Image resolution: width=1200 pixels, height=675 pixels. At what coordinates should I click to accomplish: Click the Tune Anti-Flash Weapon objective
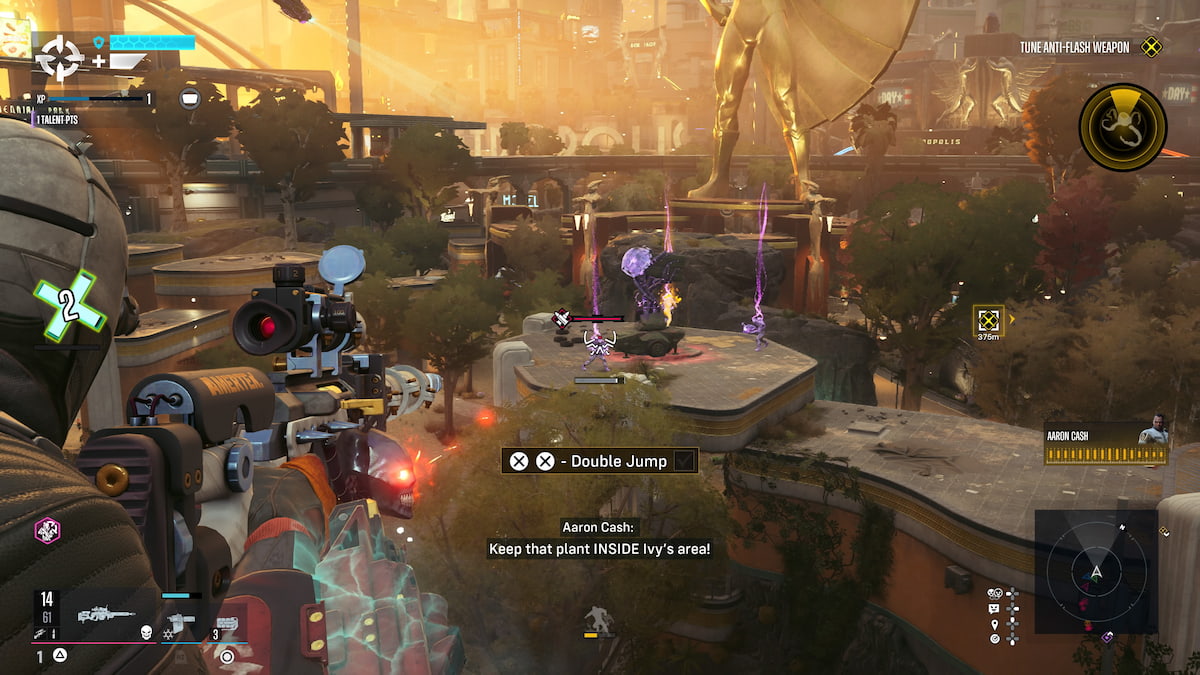1073,47
